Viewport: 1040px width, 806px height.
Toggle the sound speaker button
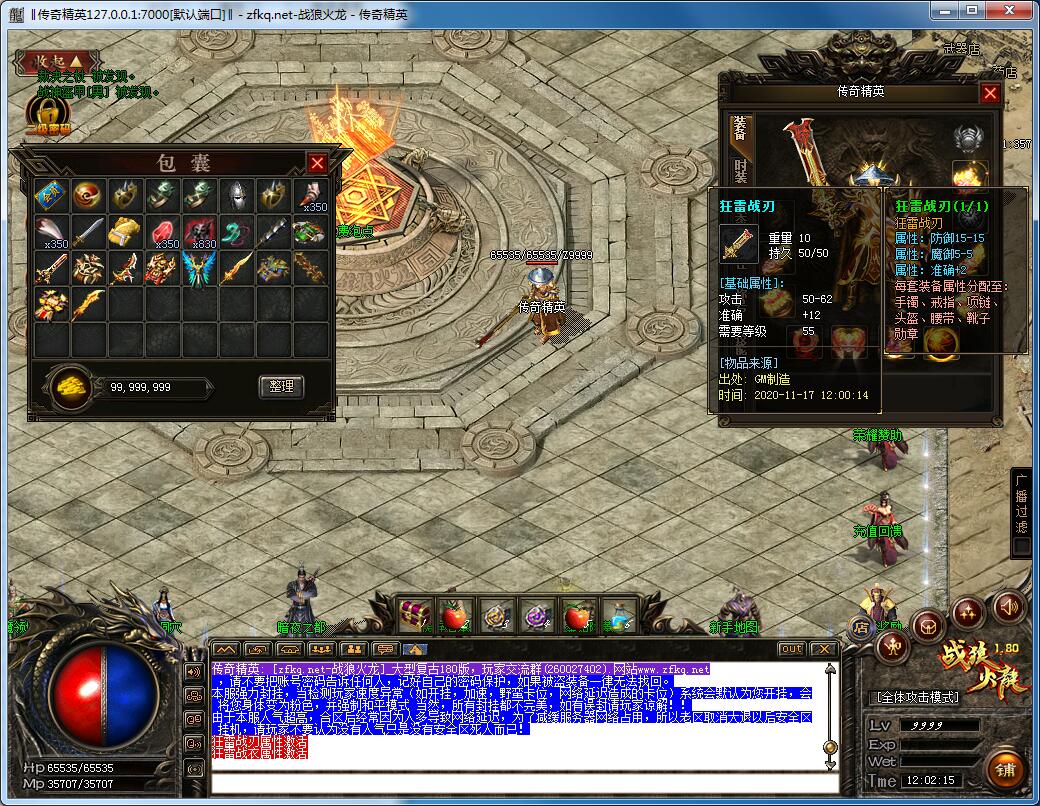[1007, 606]
